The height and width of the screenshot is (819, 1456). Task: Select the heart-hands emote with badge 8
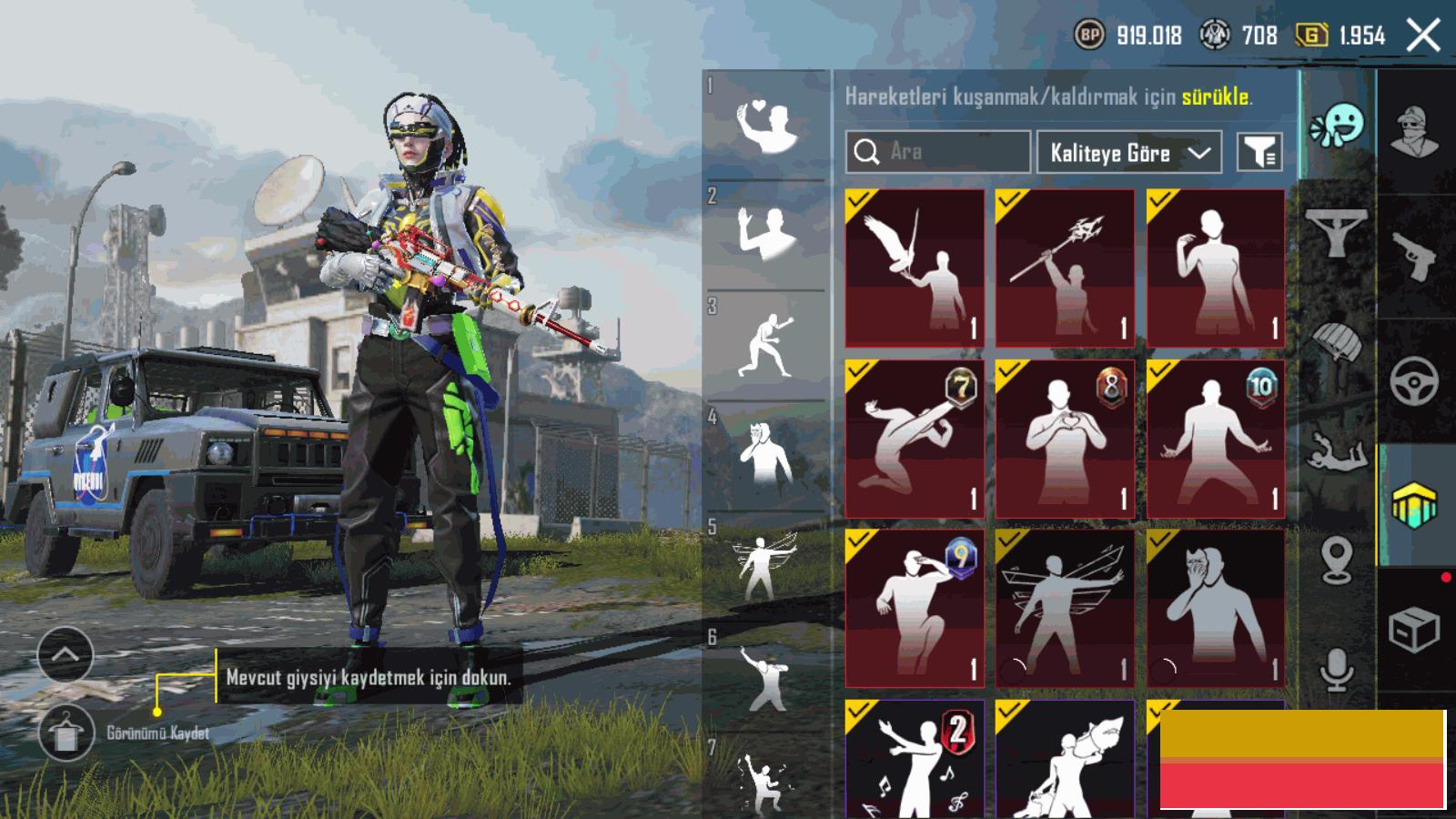pos(1065,439)
